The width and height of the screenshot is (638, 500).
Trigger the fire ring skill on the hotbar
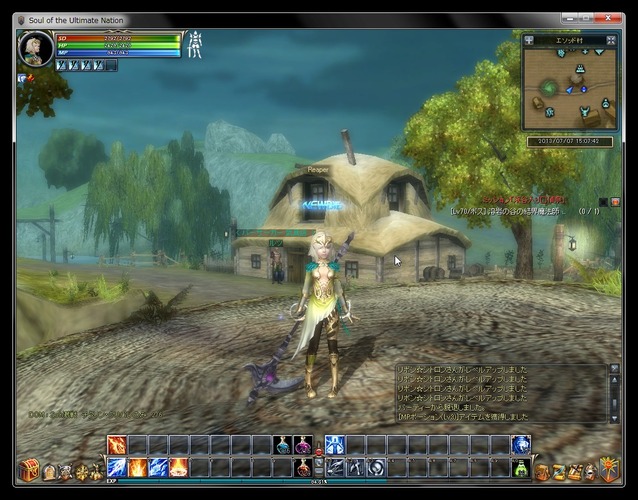point(178,467)
